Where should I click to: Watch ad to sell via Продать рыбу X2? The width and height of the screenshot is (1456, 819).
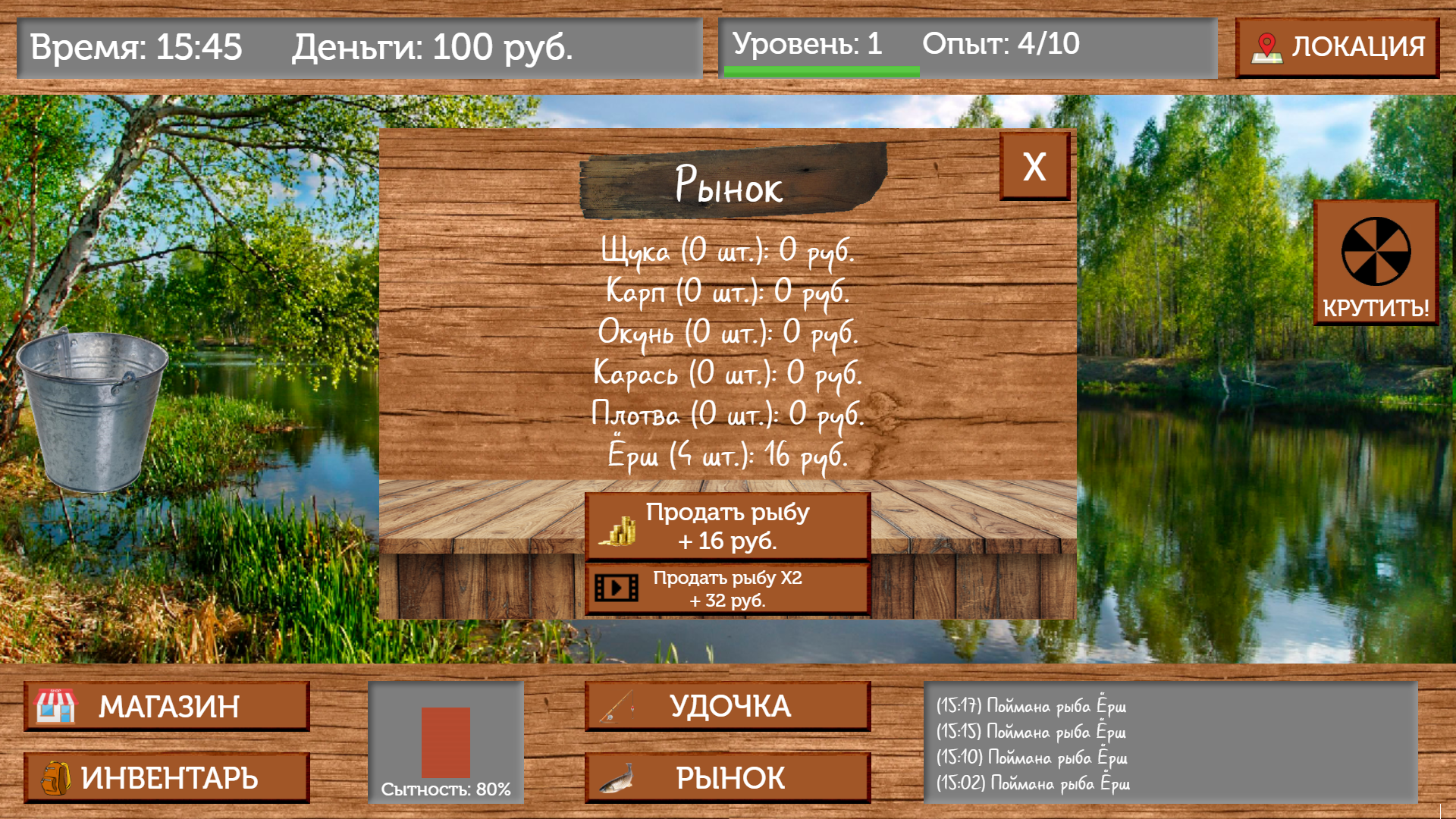(x=726, y=589)
